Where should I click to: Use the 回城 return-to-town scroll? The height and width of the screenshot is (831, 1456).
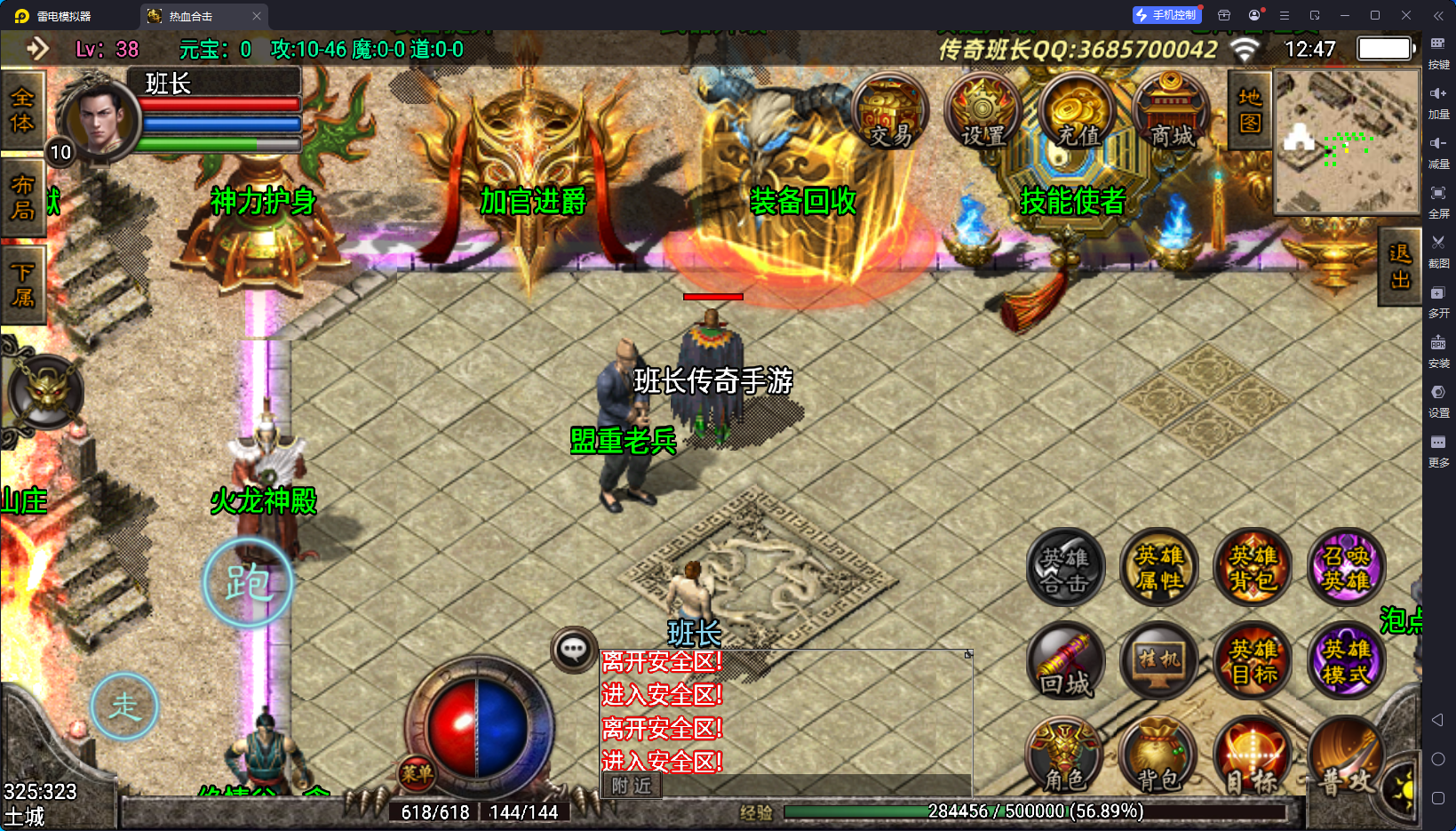tap(1065, 663)
